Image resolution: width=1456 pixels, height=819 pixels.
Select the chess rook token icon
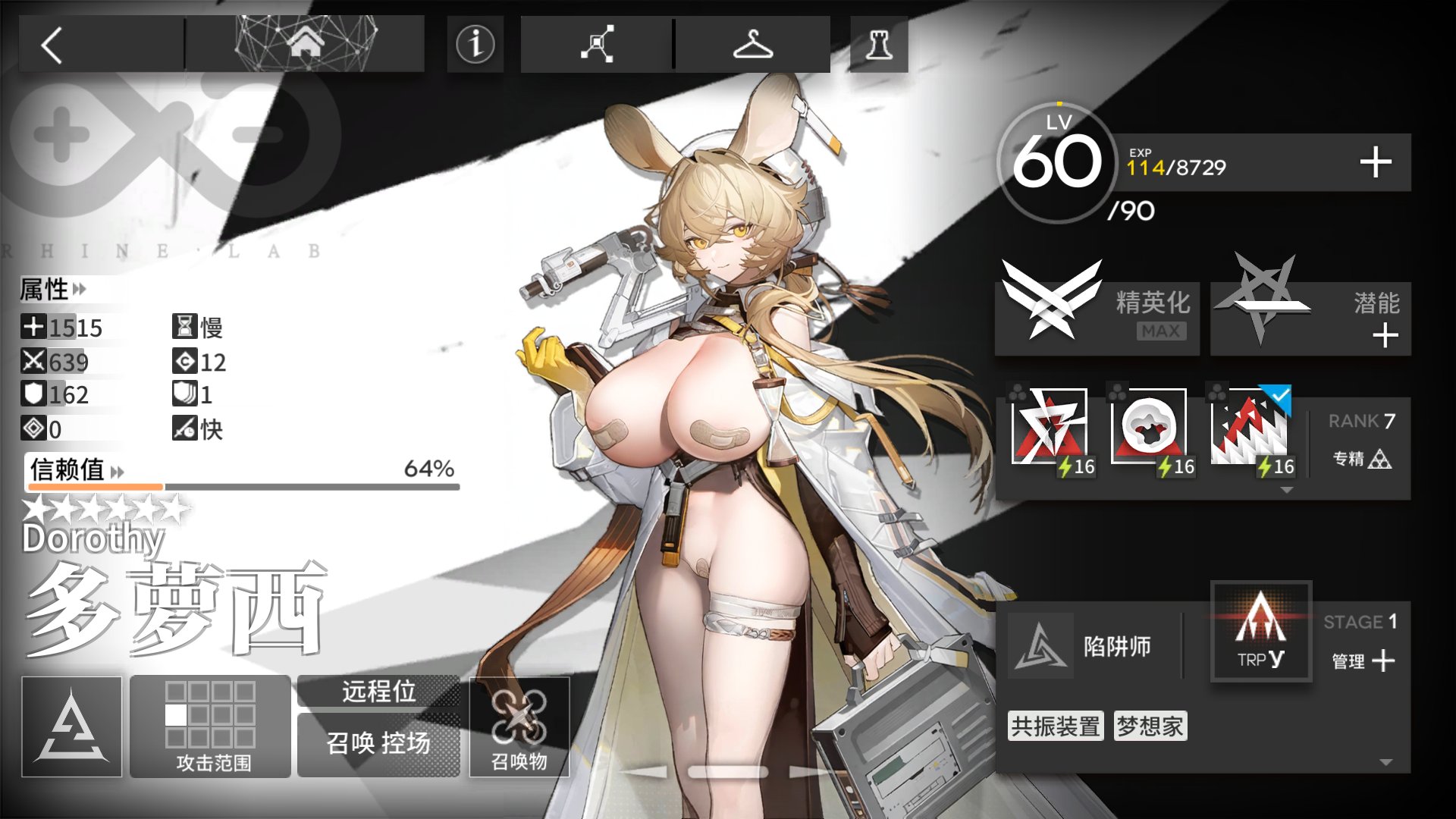(877, 43)
